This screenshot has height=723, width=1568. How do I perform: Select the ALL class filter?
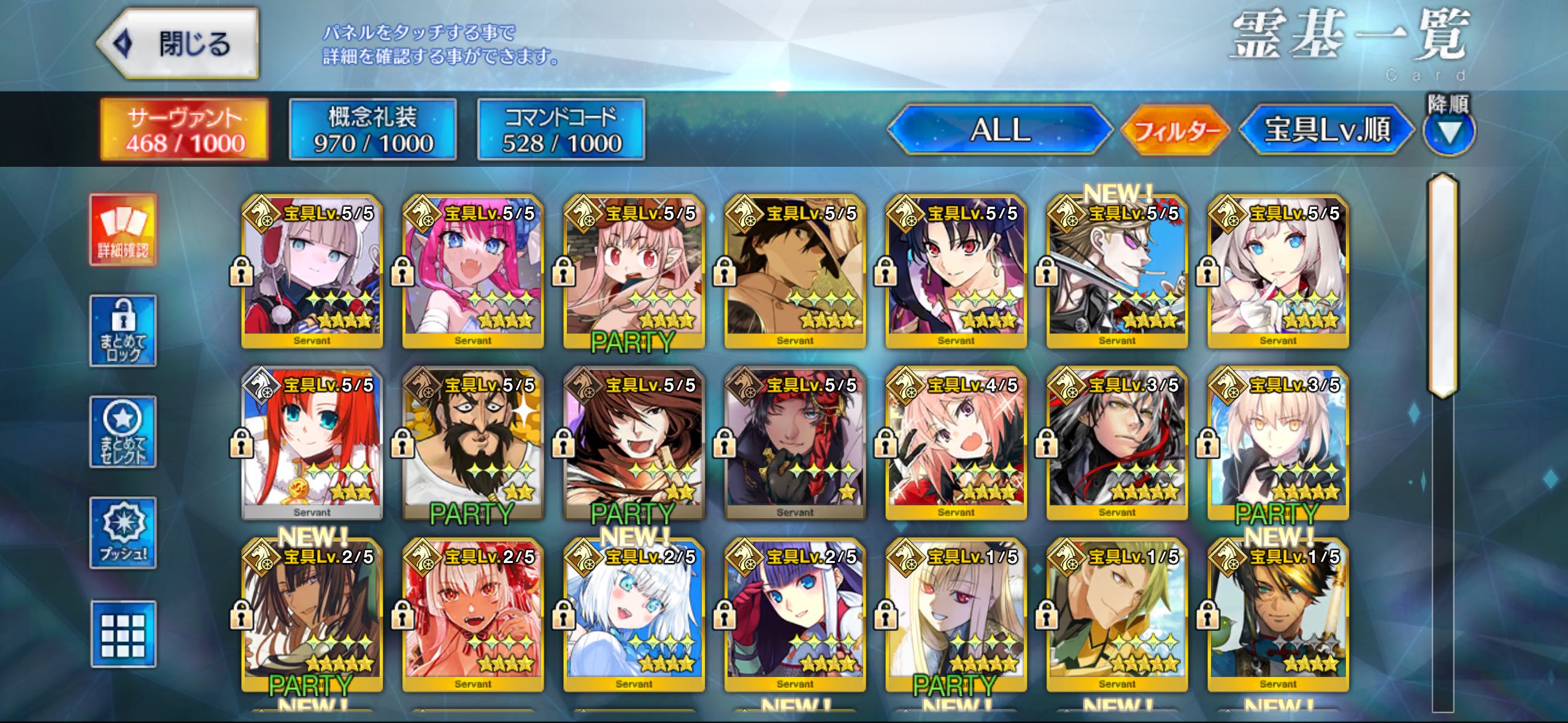pyautogui.click(x=1000, y=130)
